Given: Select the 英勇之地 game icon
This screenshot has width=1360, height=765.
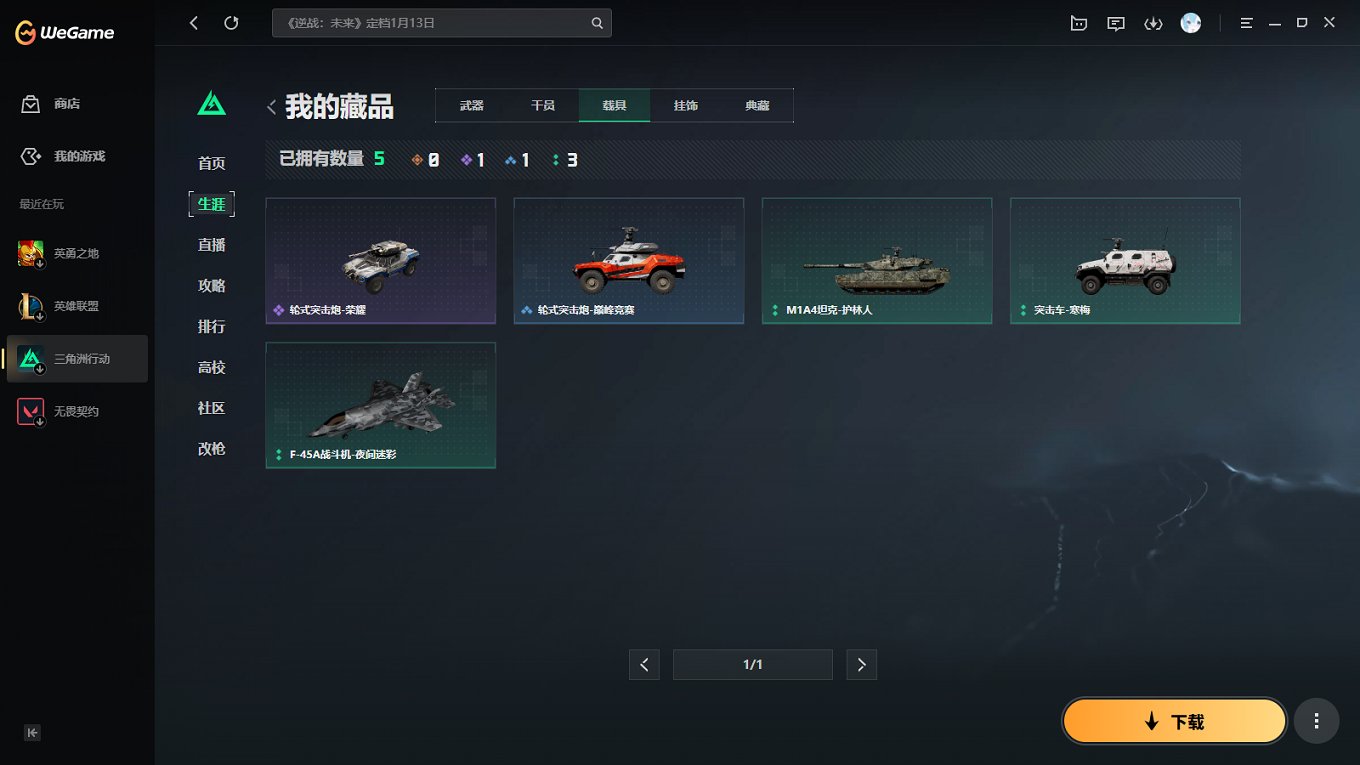Looking at the screenshot, I should [x=30, y=253].
